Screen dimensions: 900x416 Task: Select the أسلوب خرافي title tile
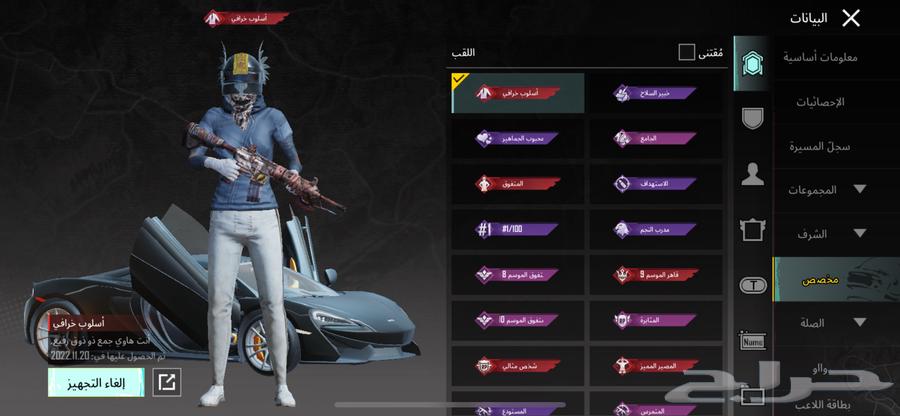pyautogui.click(x=517, y=93)
